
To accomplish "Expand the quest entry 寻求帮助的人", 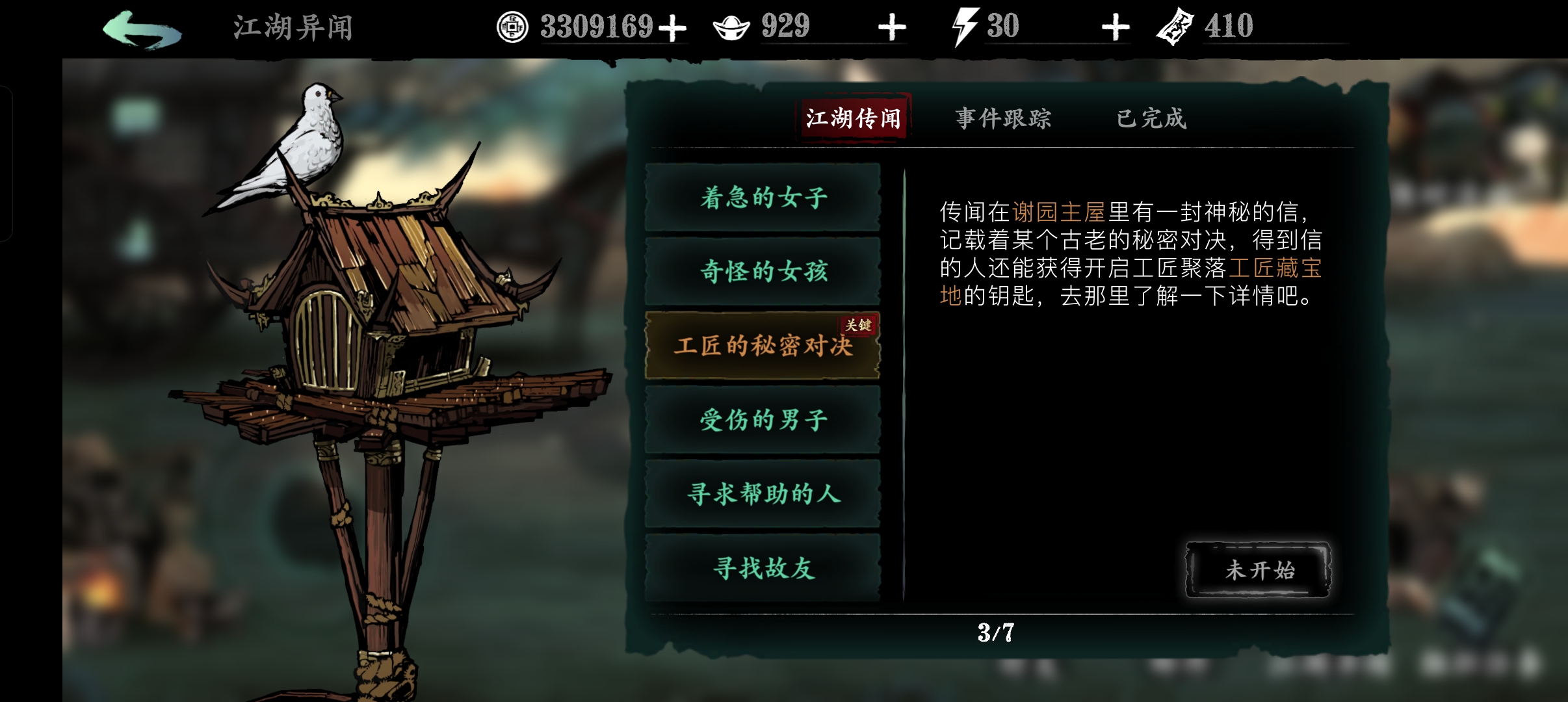I will (764, 495).
